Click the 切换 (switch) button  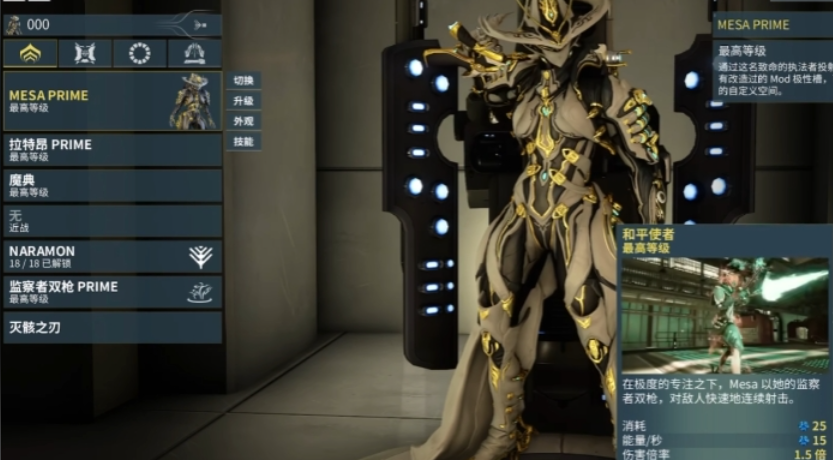click(x=244, y=80)
